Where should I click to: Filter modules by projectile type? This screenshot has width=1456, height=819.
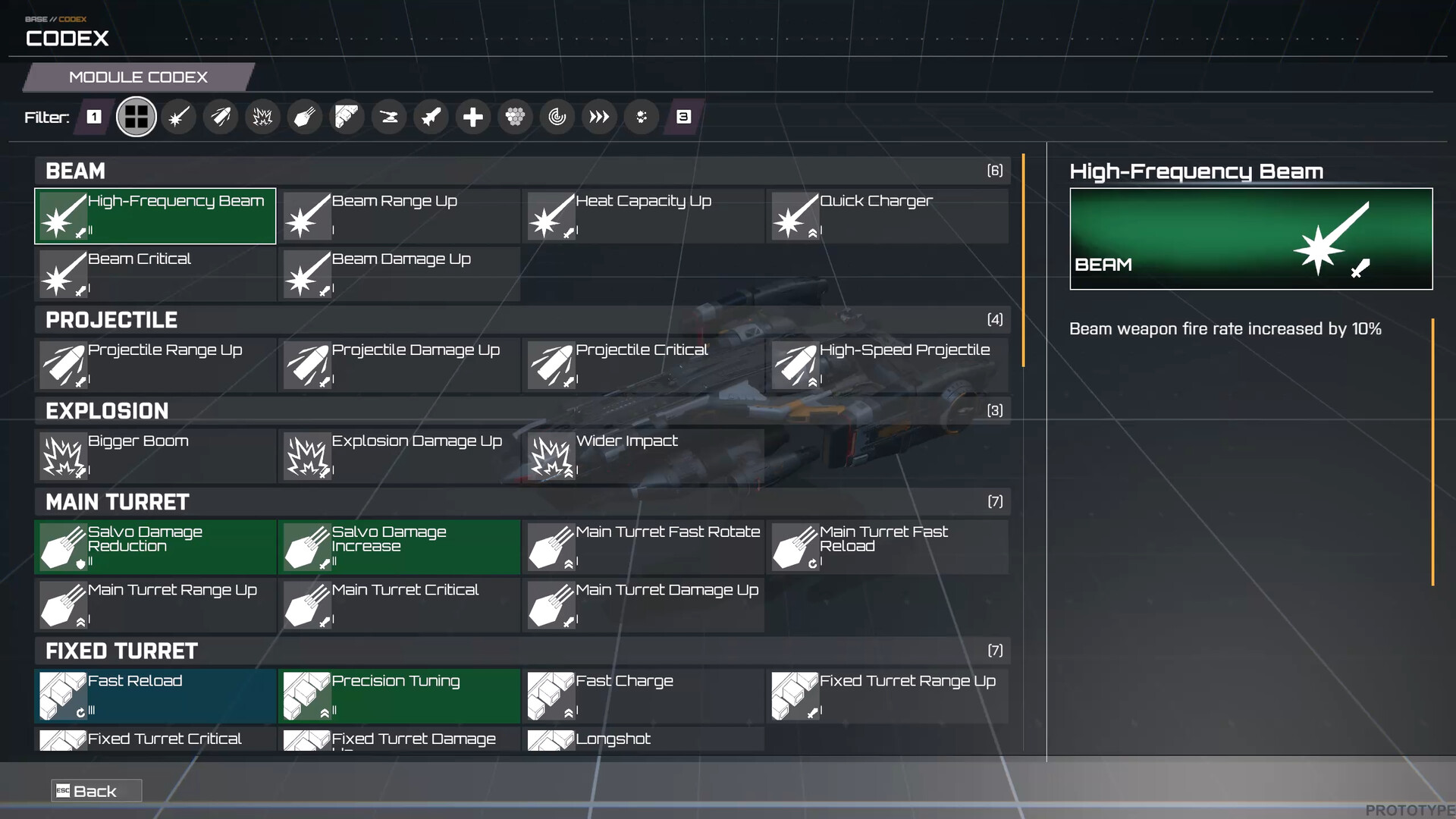pyautogui.click(x=221, y=117)
